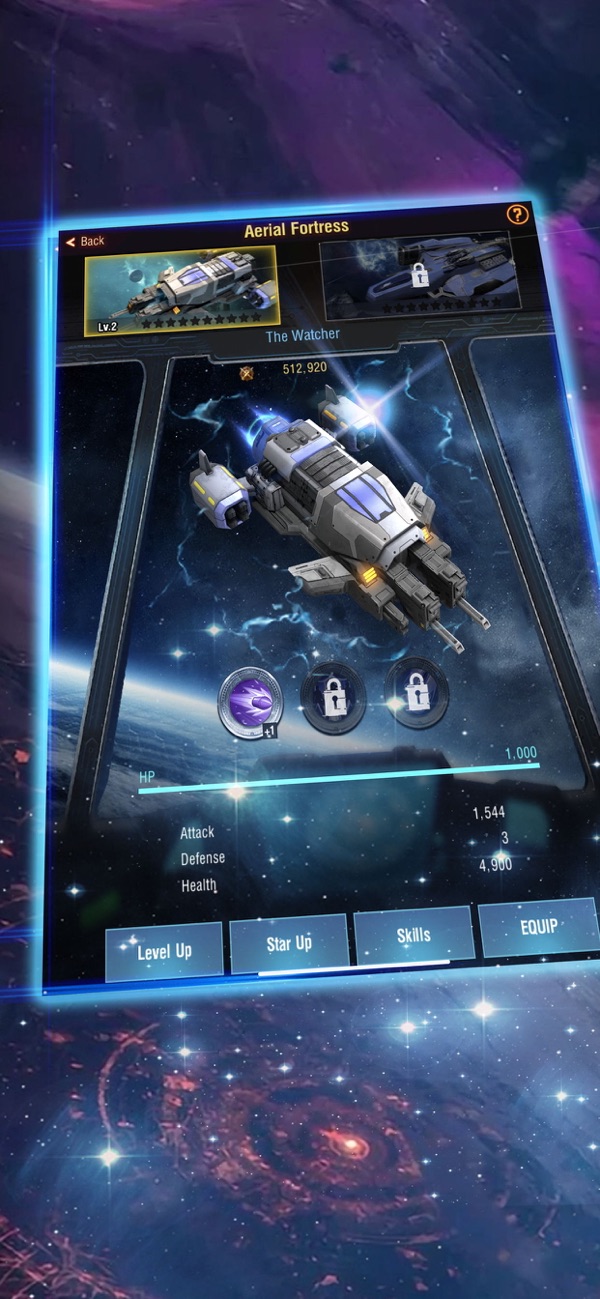Open the orange question mark help
600x1299 pixels.
pyautogui.click(x=516, y=214)
